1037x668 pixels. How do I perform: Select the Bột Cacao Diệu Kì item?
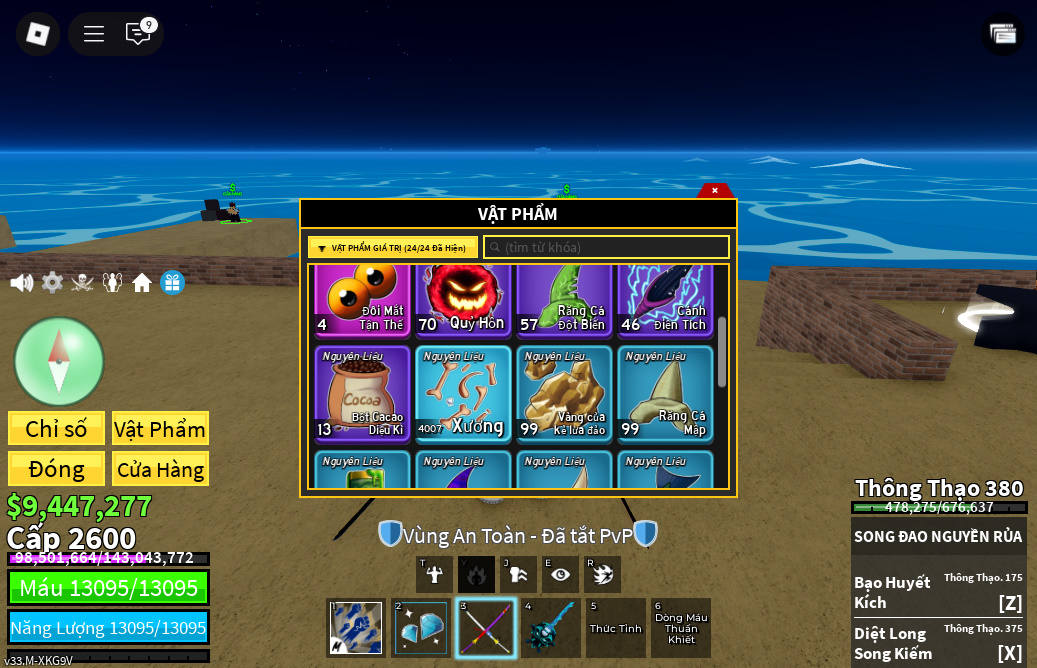(362, 394)
